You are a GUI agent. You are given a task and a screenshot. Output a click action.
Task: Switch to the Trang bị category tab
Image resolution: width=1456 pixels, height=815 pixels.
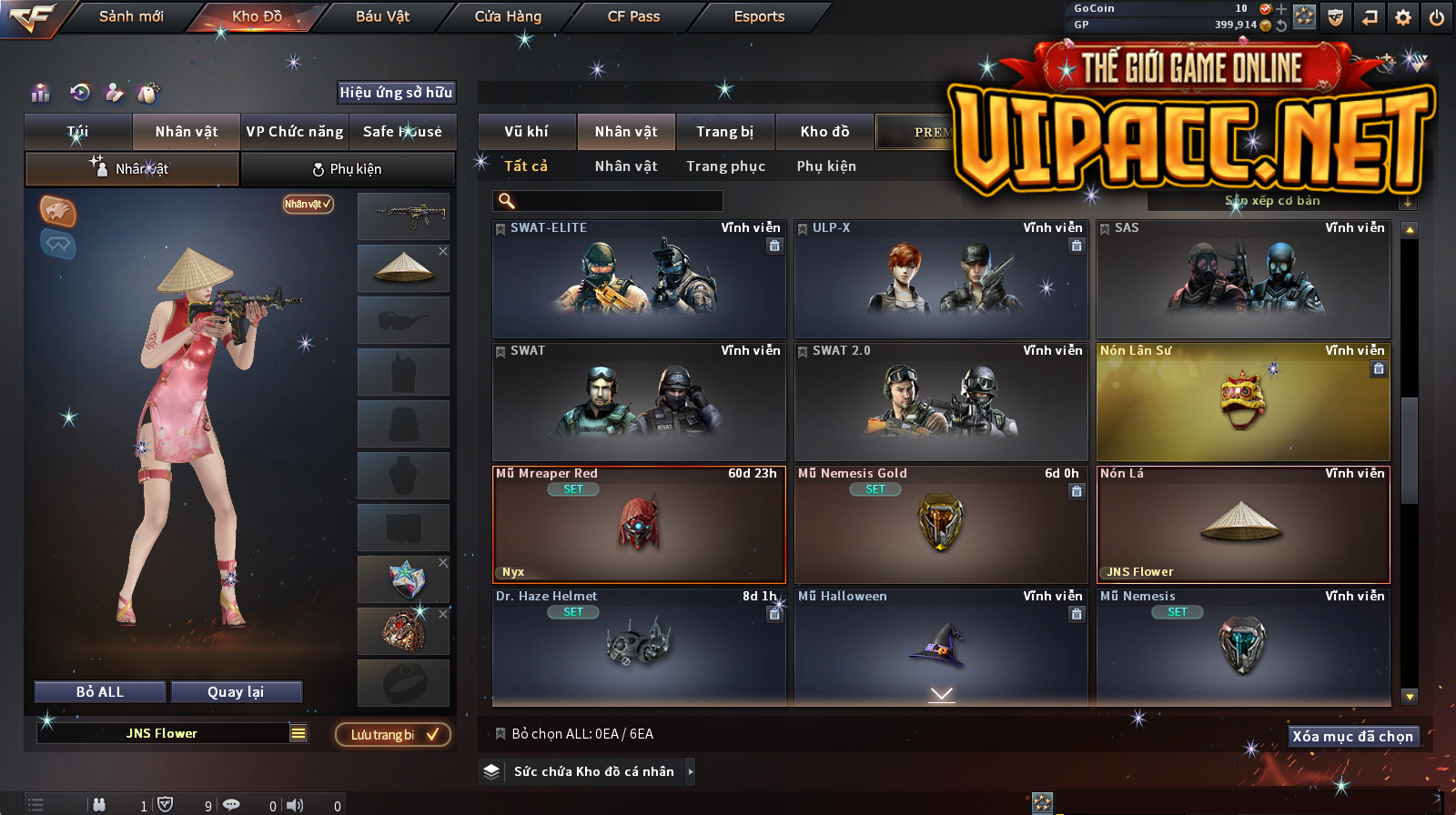point(724,132)
